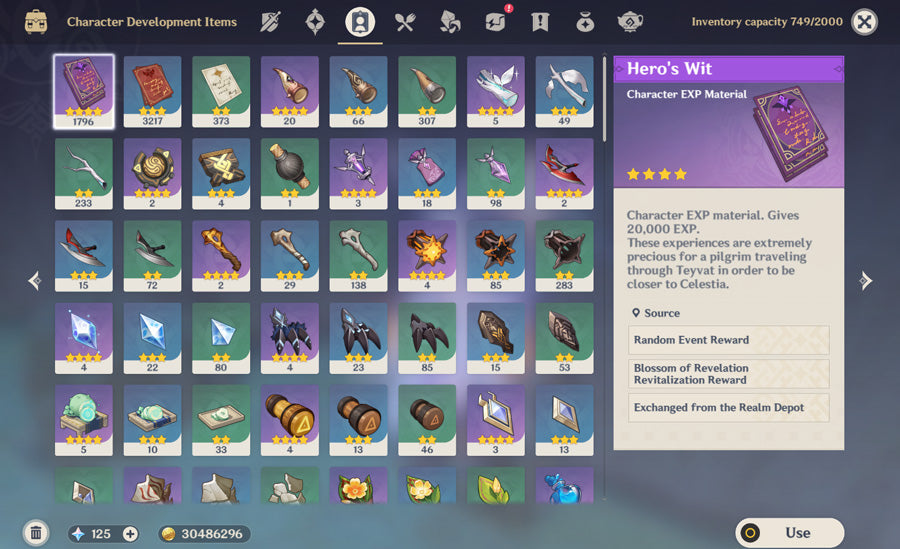The image size is (900, 549).
Task: Choose the Exchanged from the Realm Depot source
Action: click(x=730, y=408)
